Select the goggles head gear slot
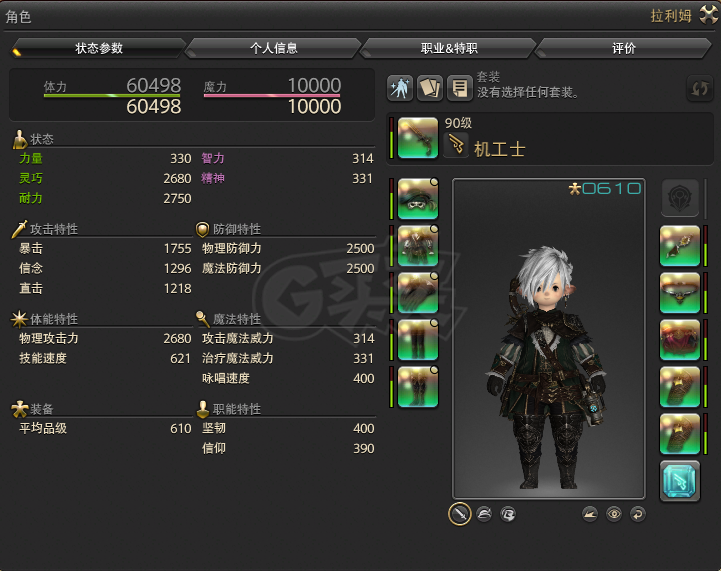Viewport: 721px width, 571px height. pyautogui.click(x=417, y=198)
